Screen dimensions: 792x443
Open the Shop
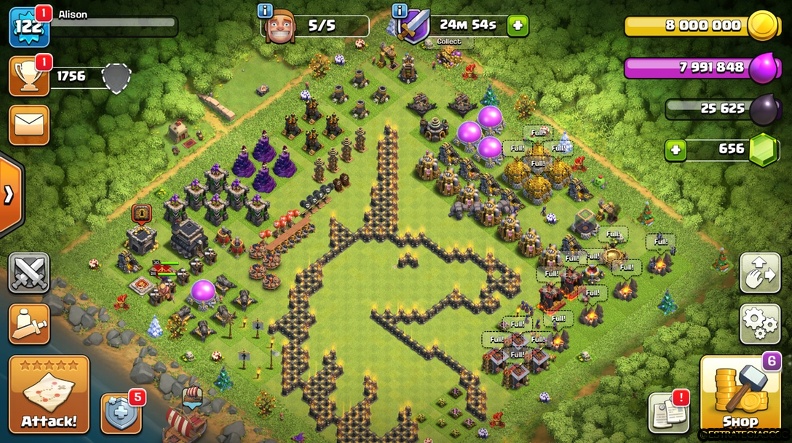point(740,395)
